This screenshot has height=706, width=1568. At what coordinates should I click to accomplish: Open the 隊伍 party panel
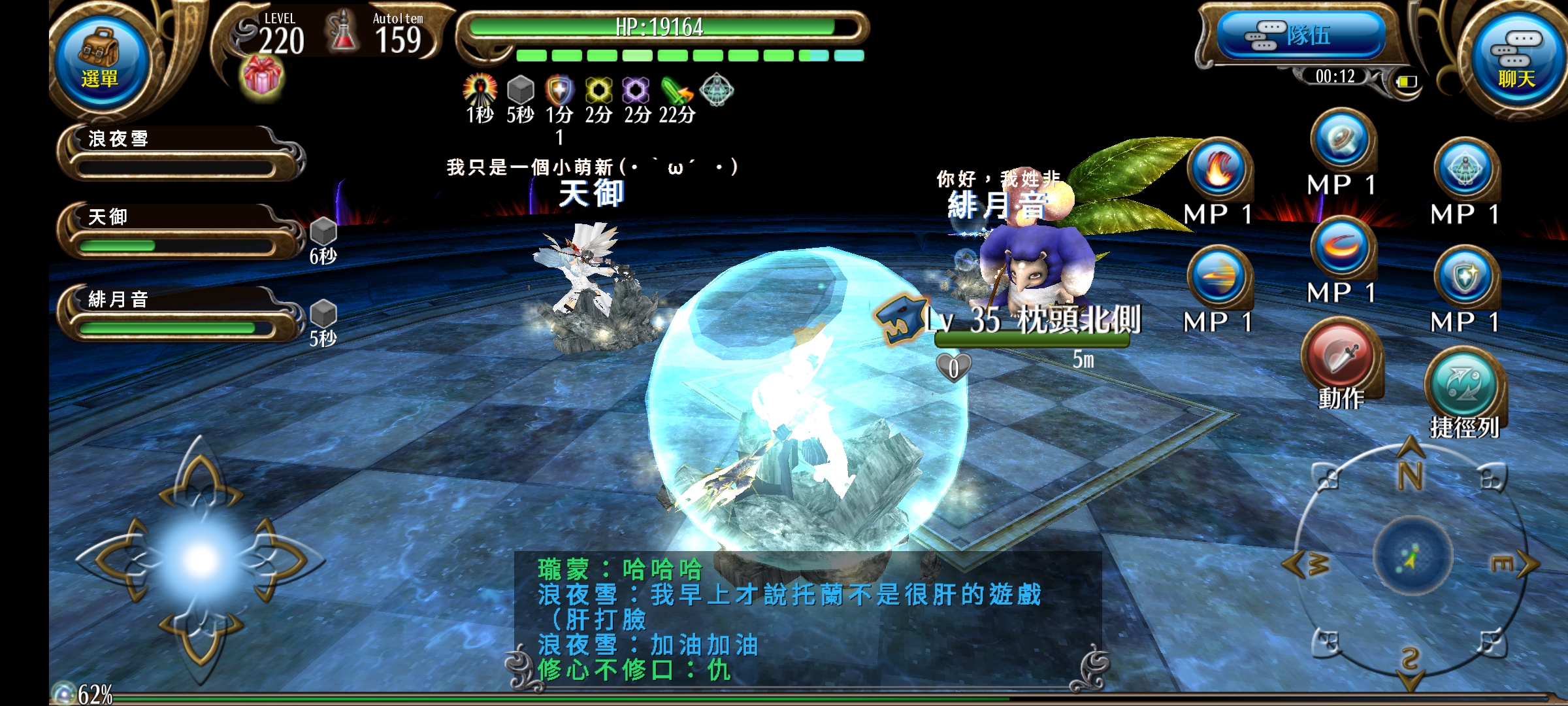point(1300,35)
